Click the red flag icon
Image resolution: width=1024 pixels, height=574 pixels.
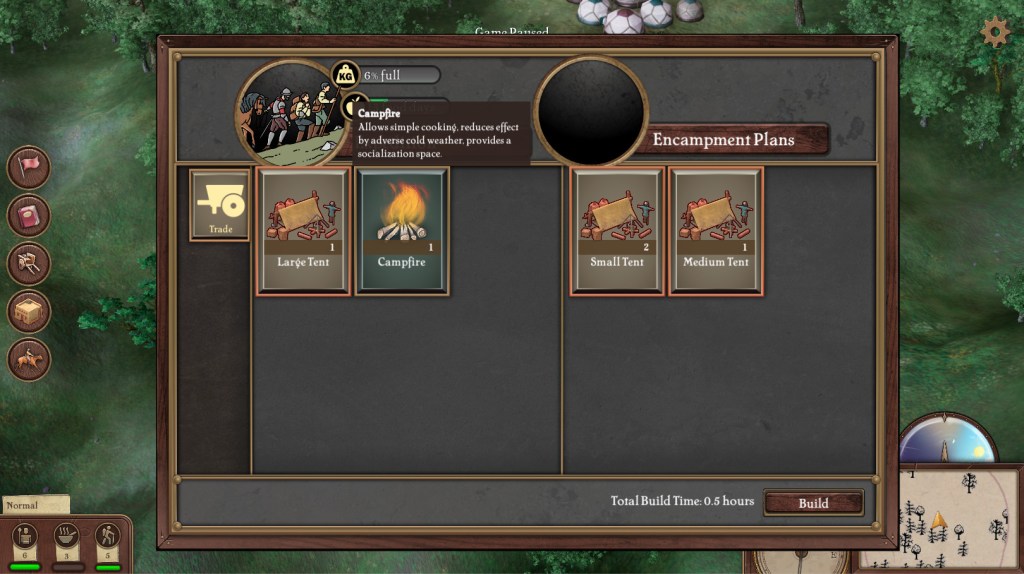tap(29, 167)
